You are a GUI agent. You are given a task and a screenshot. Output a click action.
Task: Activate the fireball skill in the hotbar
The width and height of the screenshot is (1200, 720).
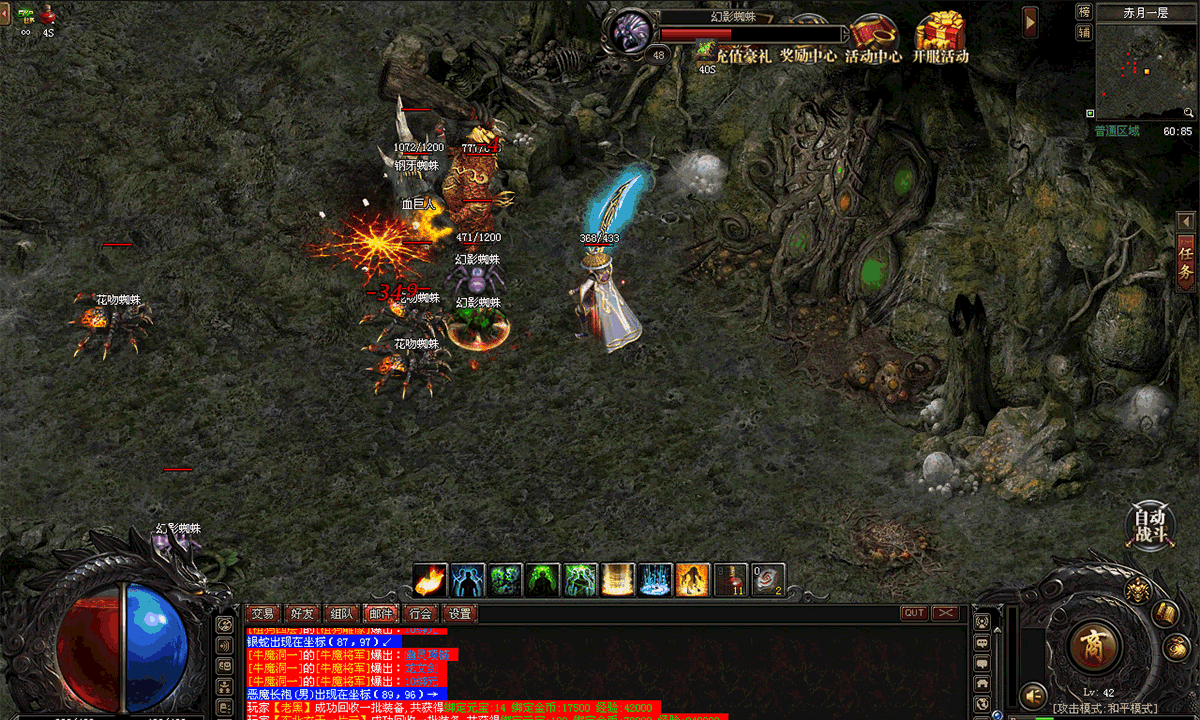(430, 580)
